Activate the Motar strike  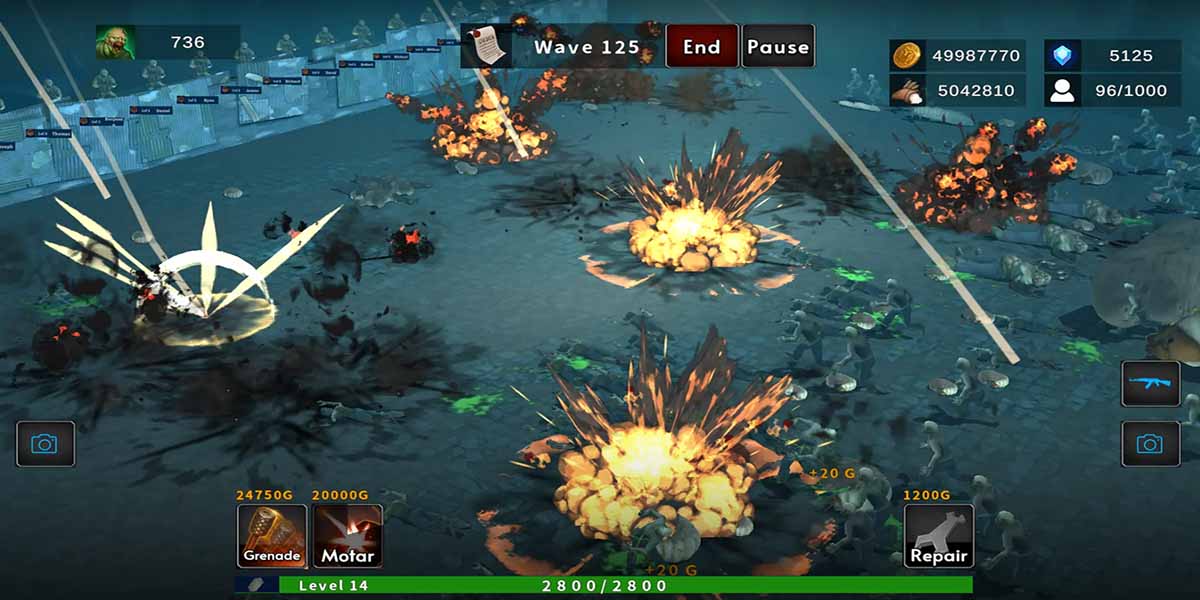click(347, 536)
